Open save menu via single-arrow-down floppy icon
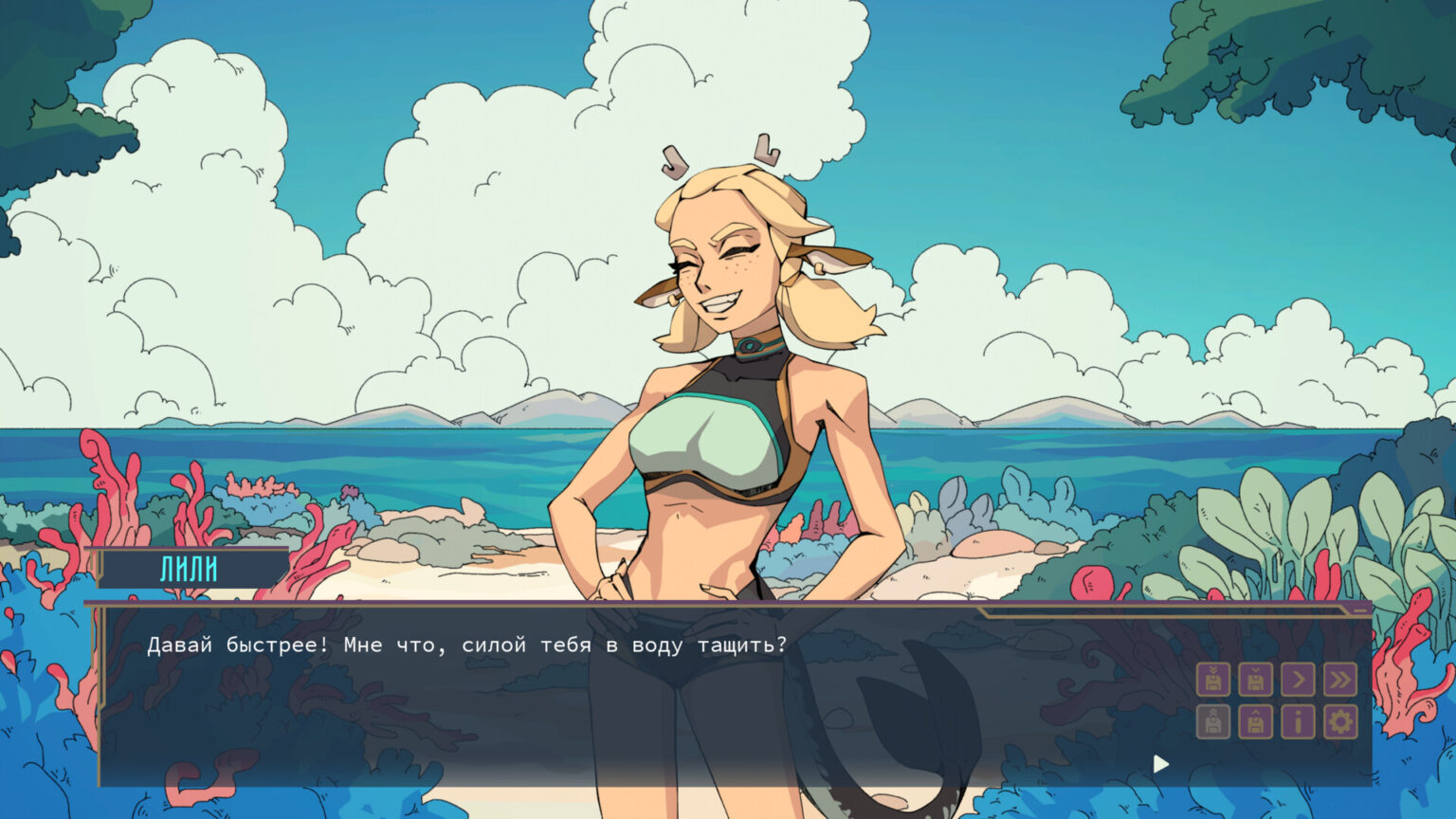Viewport: 1456px width, 819px height. (1255, 680)
